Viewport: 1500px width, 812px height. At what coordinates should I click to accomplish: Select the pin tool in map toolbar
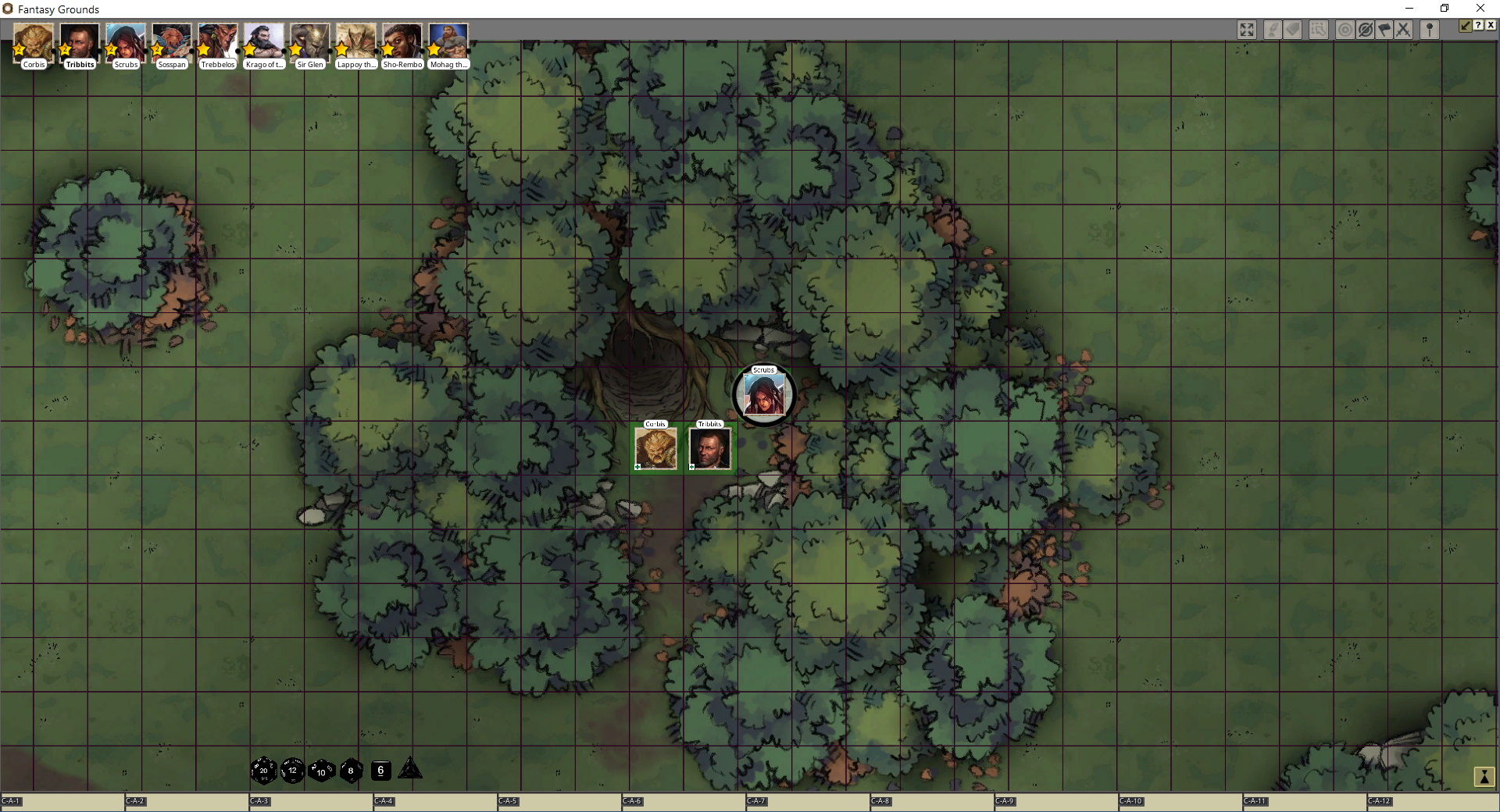click(1430, 30)
